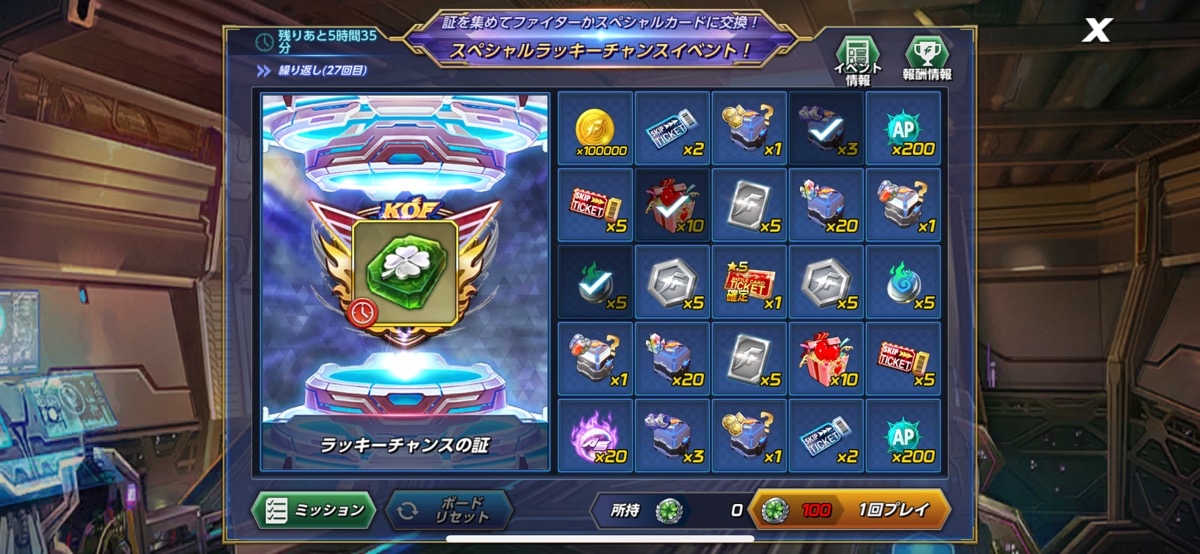Open the ミッション mission list
Image resolution: width=1200 pixels, height=554 pixels.
click(313, 510)
